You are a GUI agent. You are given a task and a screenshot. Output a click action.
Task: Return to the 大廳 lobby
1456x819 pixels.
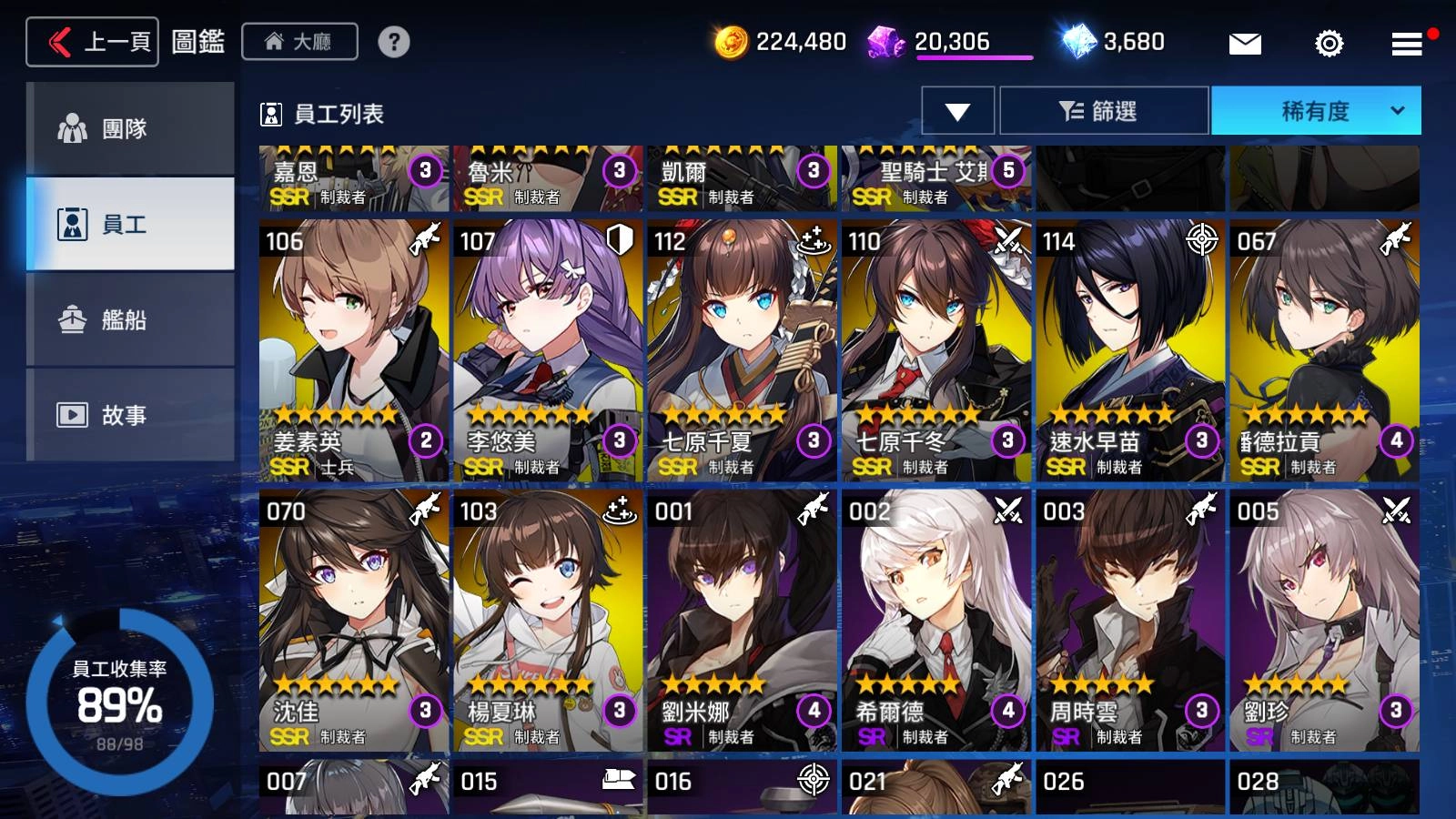299,42
